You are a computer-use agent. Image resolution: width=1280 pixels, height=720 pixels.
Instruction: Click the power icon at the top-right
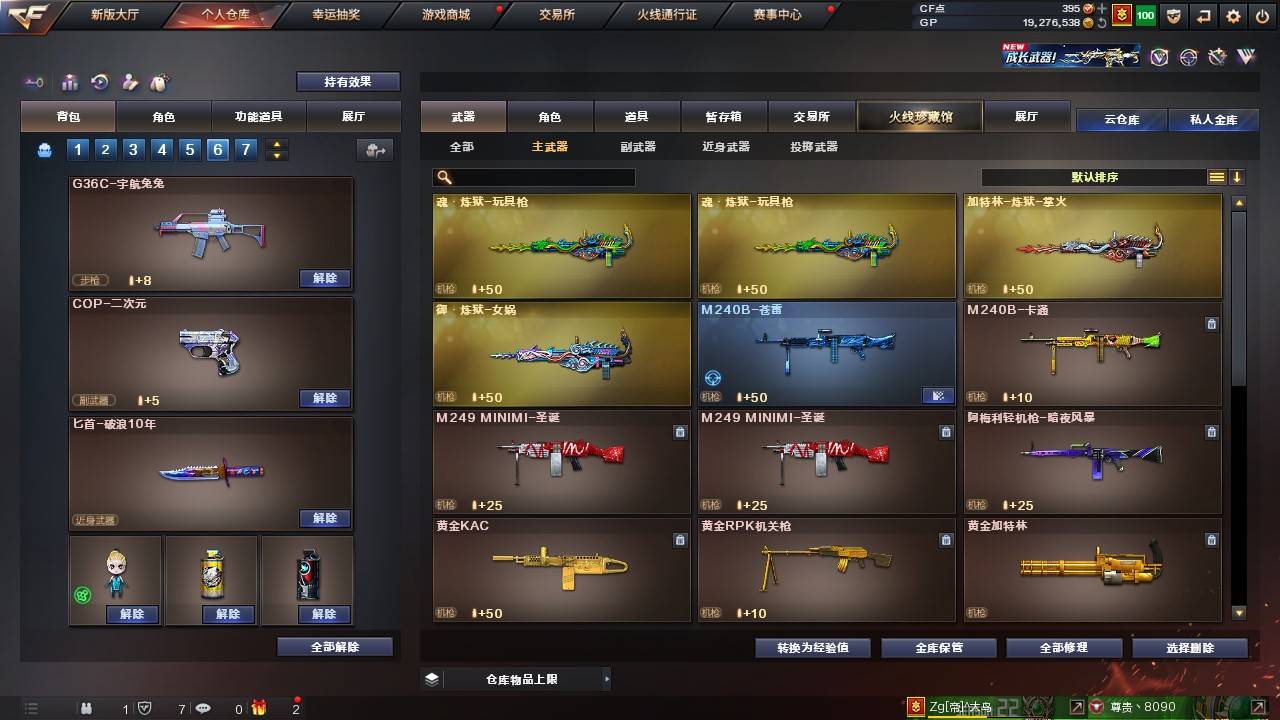click(x=1264, y=15)
